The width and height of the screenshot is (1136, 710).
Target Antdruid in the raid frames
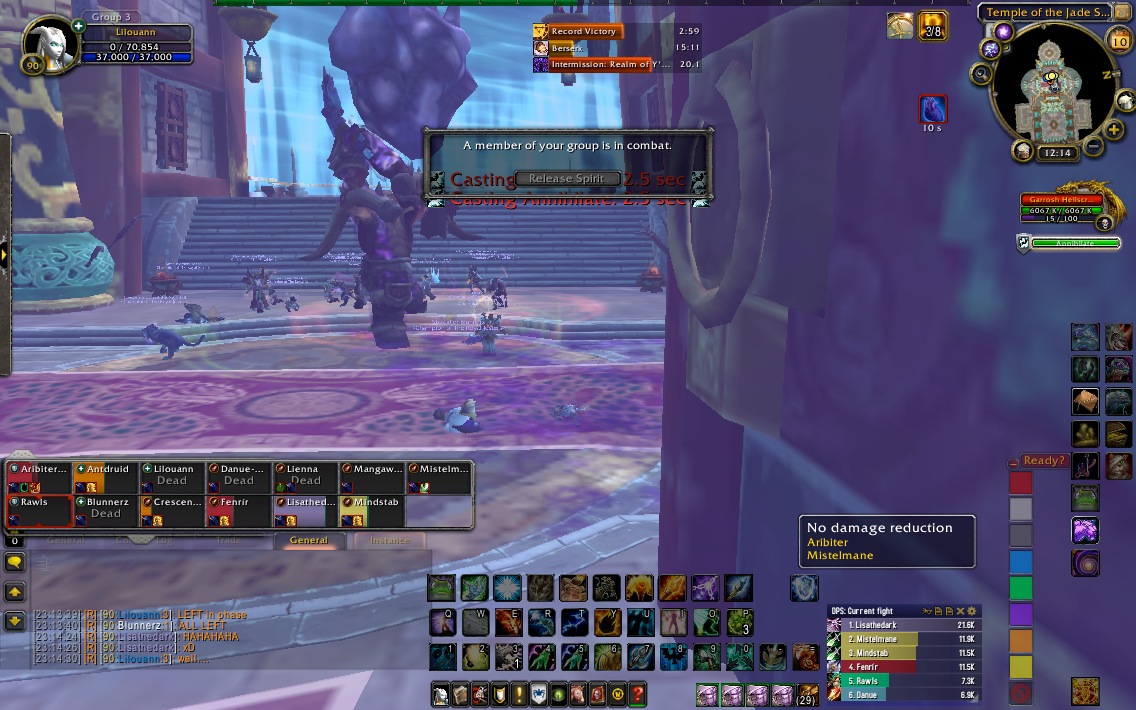coord(106,476)
